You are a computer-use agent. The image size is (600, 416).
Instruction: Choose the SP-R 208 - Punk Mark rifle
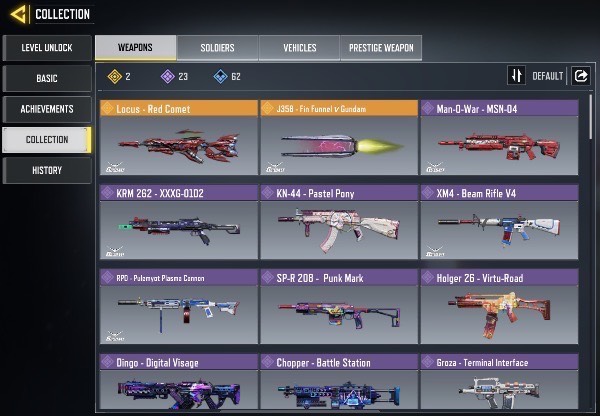pyautogui.click(x=338, y=308)
